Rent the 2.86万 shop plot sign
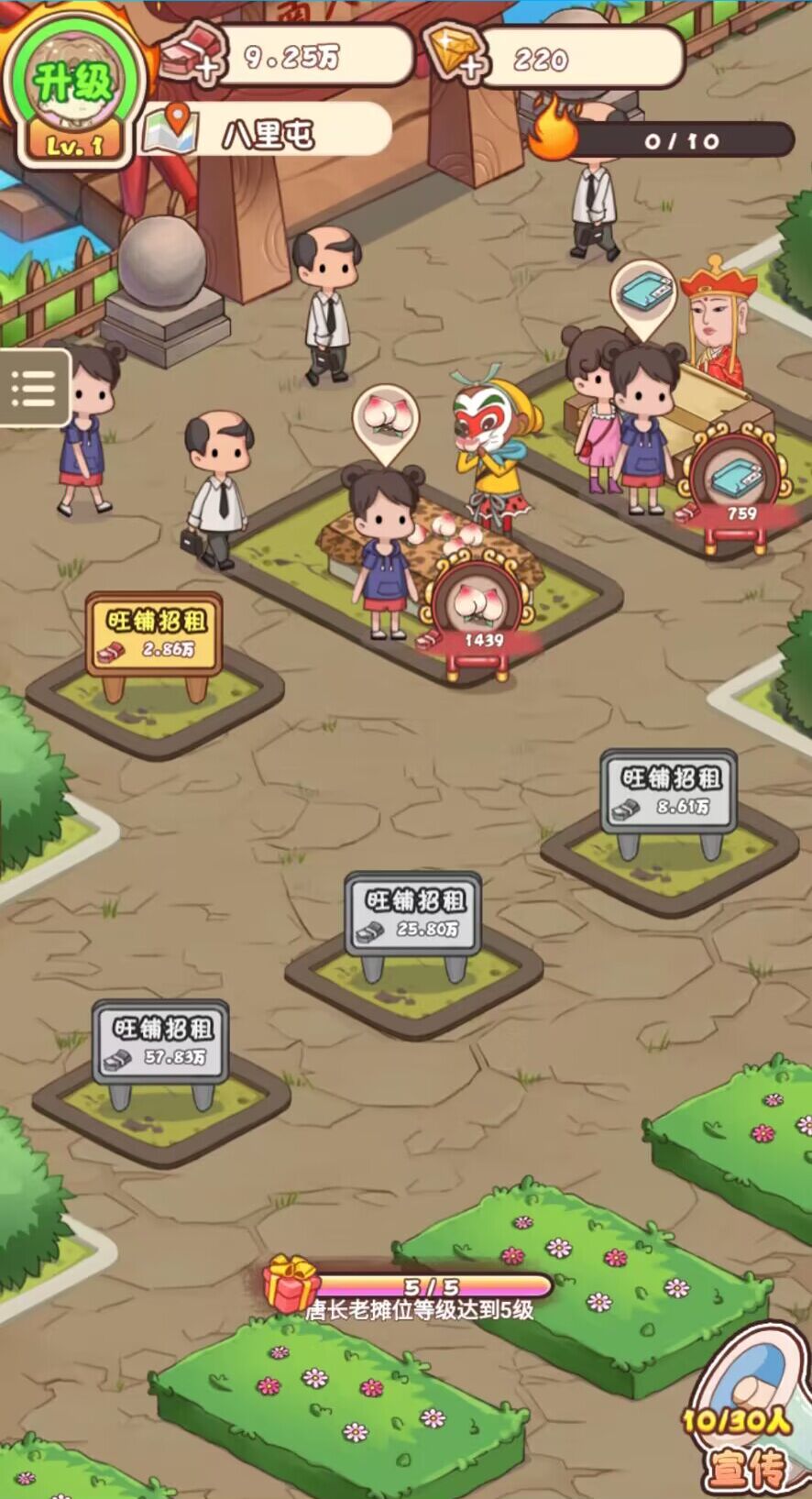Image resolution: width=812 pixels, height=1499 pixels. pos(154,634)
